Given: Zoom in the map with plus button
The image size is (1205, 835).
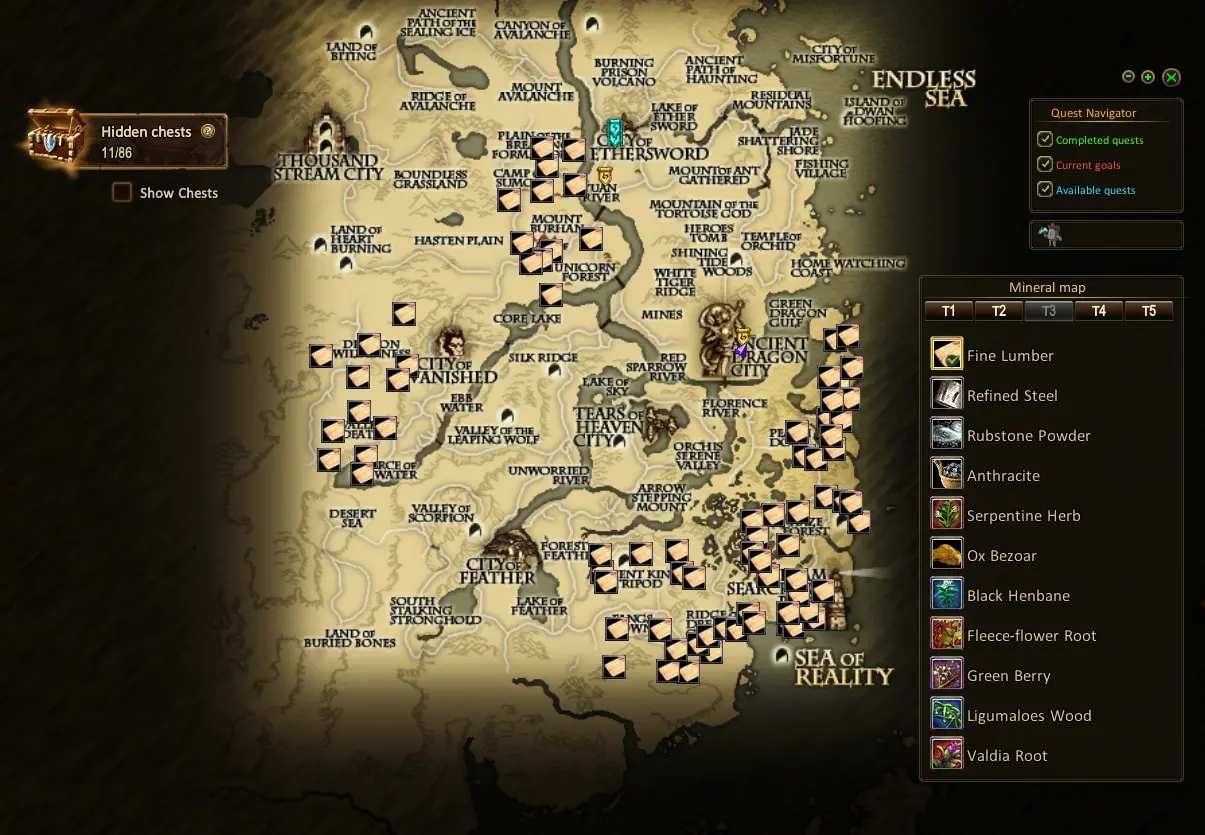Looking at the screenshot, I should tap(1148, 77).
